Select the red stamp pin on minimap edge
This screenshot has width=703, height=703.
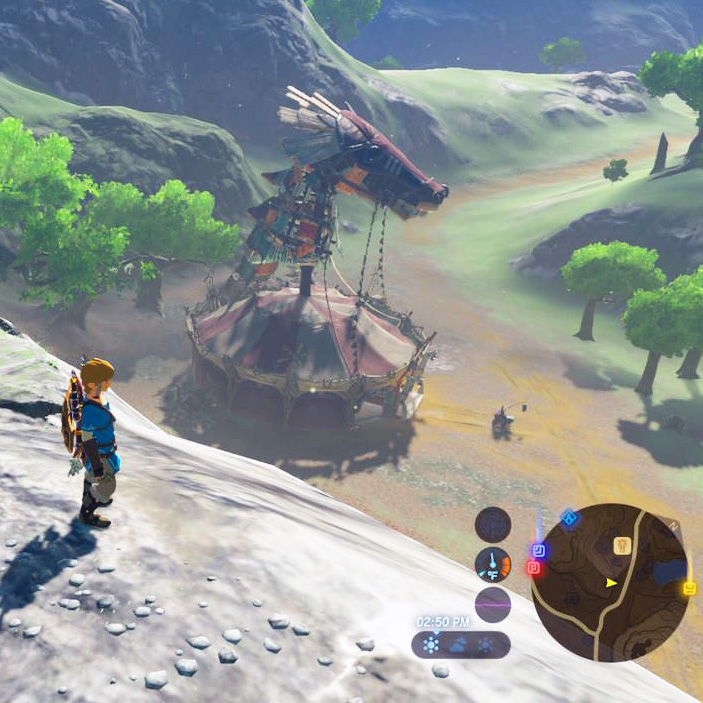(x=533, y=568)
